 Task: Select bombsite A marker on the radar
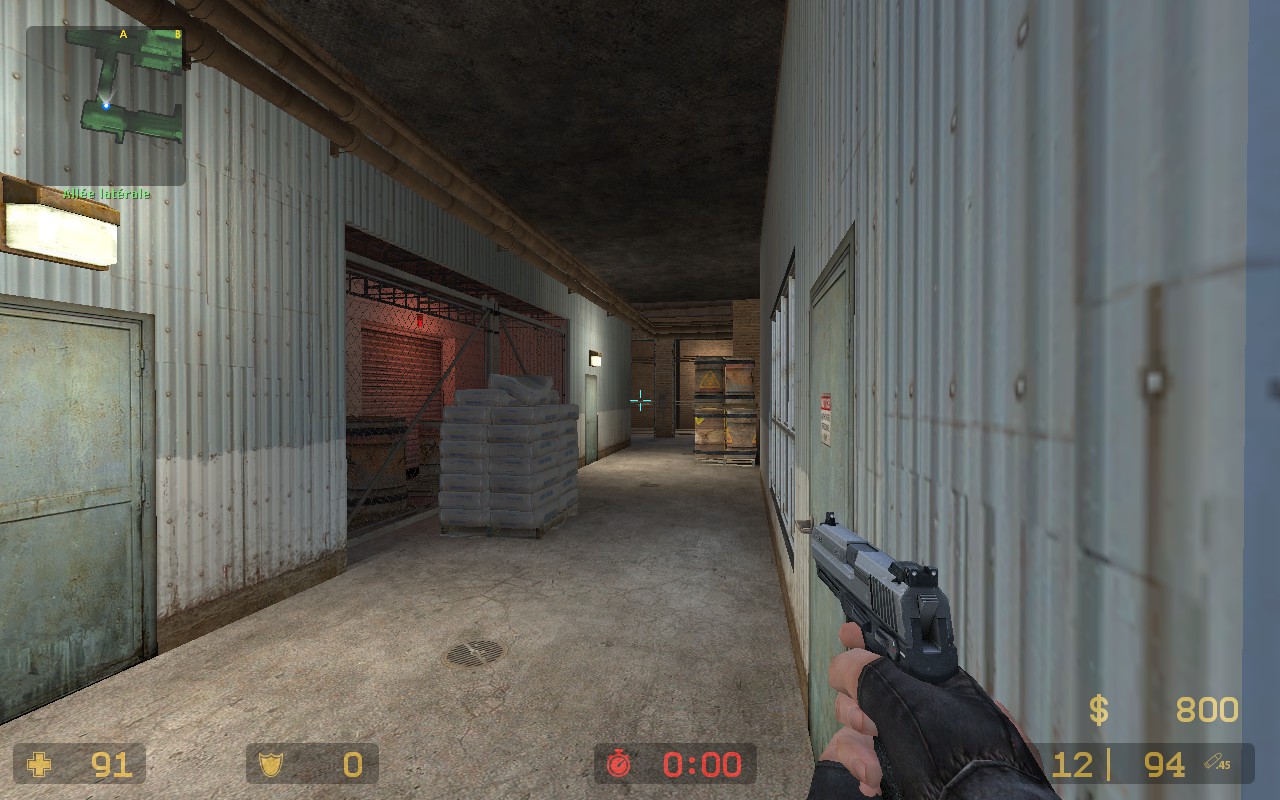point(124,34)
